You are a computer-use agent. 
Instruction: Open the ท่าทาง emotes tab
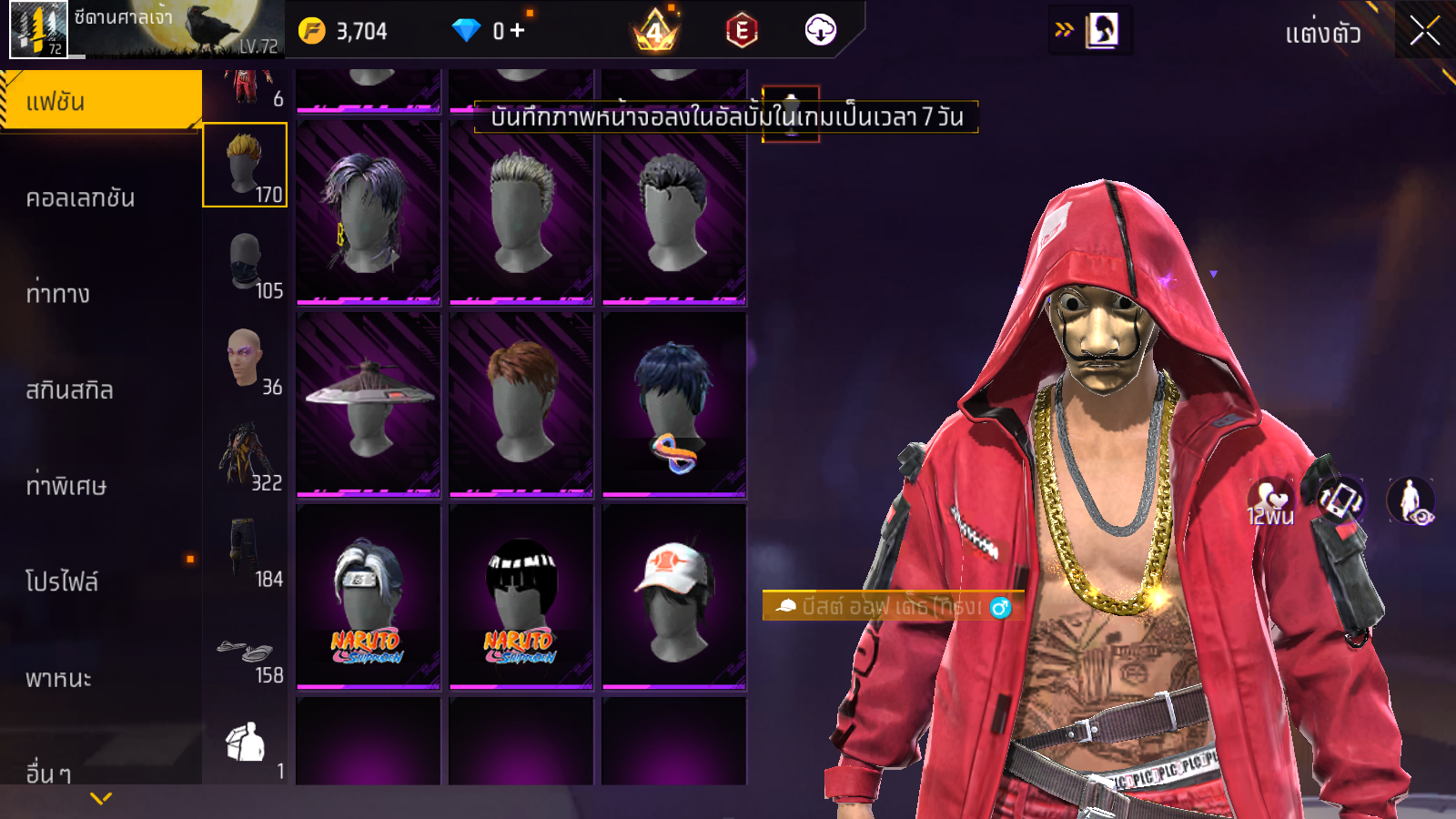tap(59, 293)
